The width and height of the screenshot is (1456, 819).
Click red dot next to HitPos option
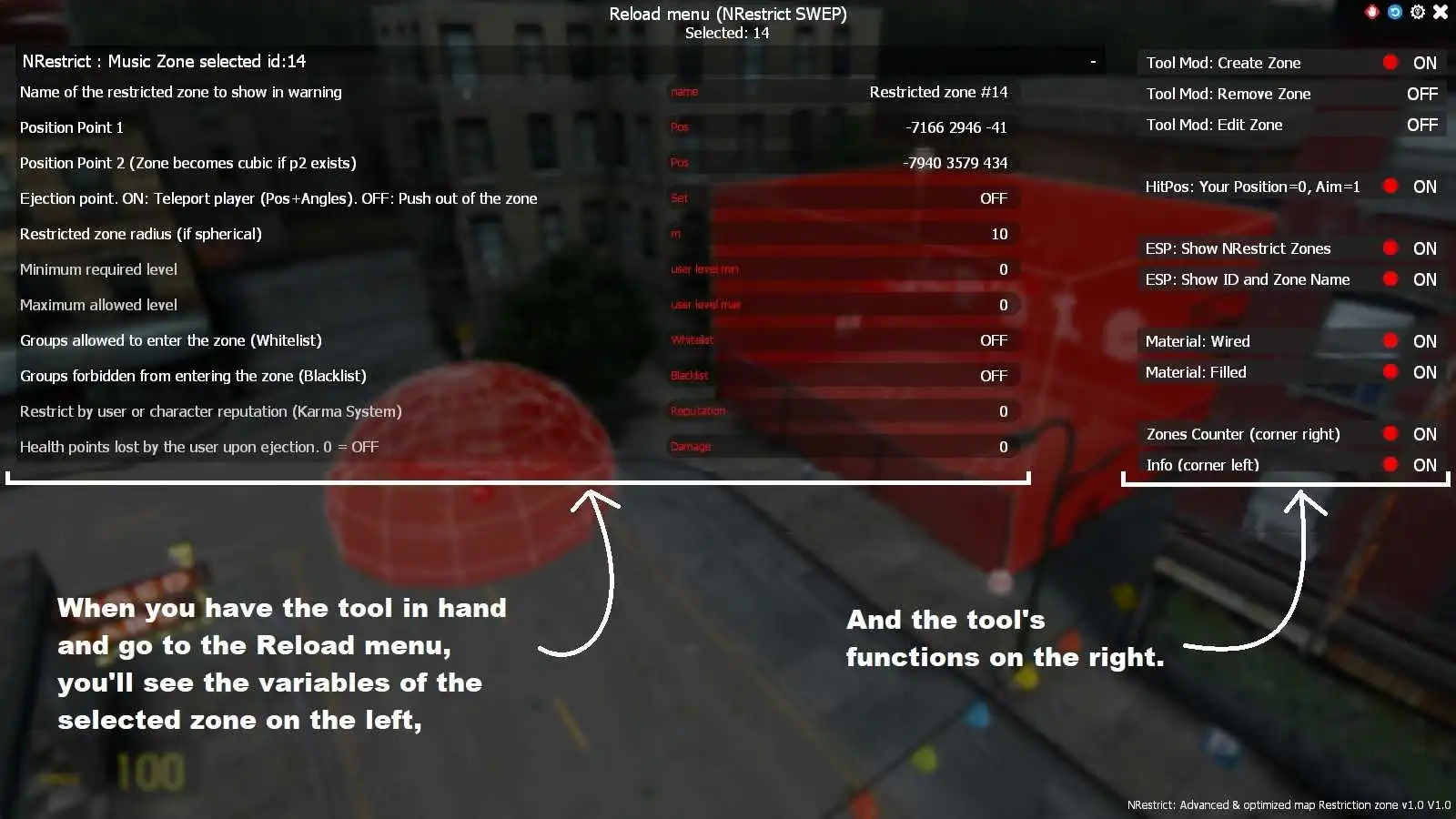(1390, 187)
